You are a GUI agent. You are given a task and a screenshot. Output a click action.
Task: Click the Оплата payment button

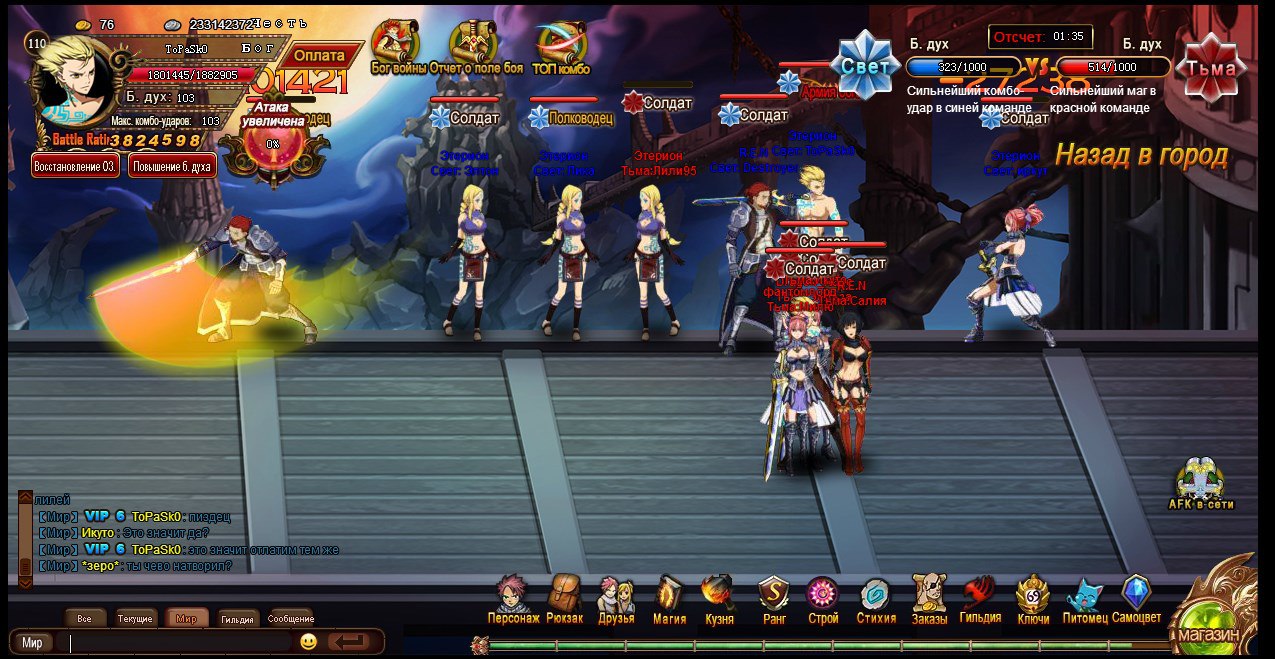pos(320,56)
